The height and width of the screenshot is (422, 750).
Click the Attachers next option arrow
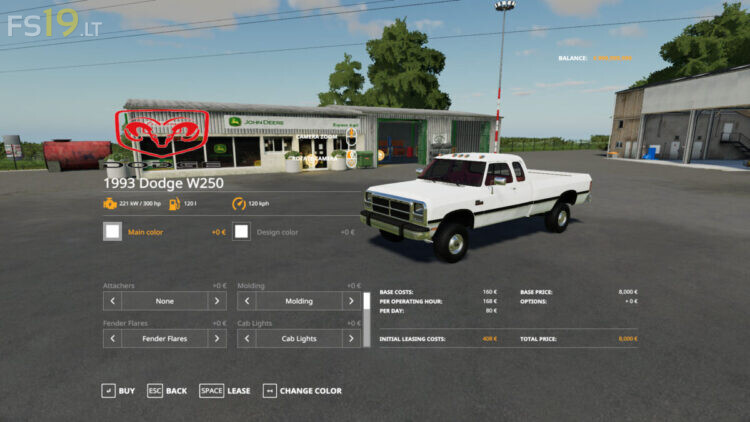click(x=217, y=301)
